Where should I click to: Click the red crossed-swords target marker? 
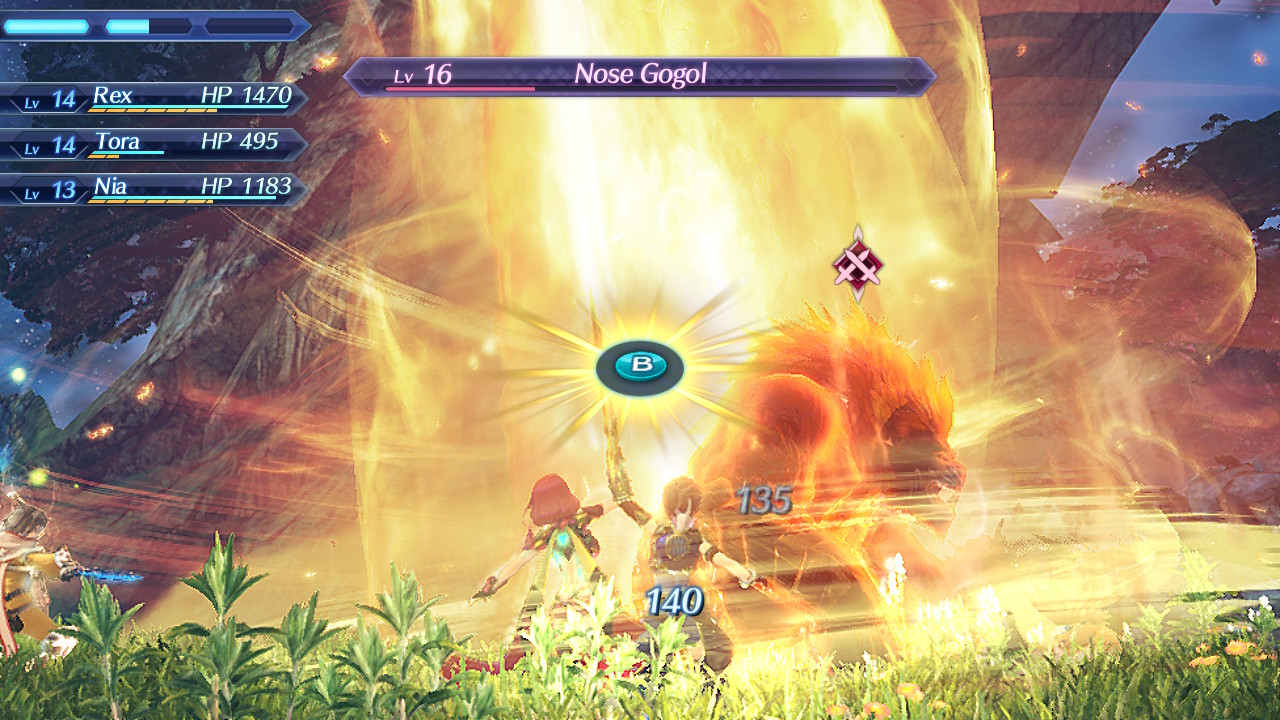click(858, 265)
